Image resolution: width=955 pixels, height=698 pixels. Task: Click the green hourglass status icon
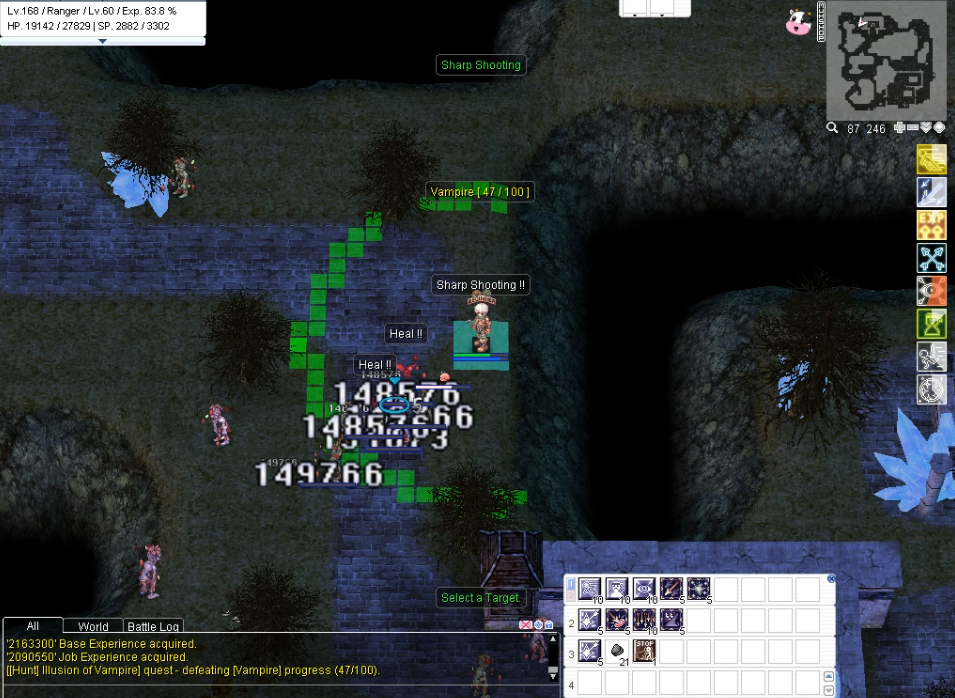pos(931,324)
